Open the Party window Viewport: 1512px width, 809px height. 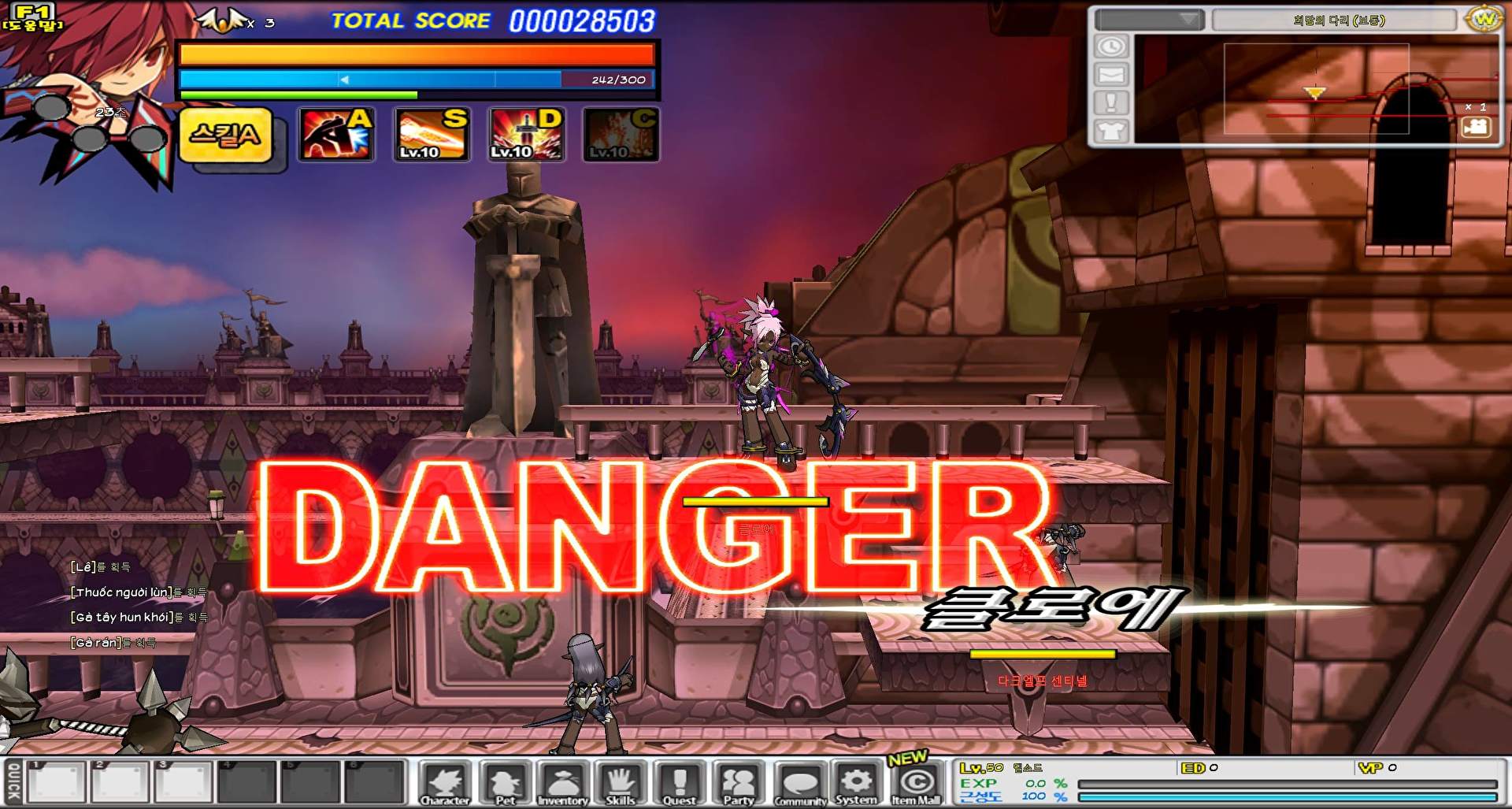coord(736,781)
